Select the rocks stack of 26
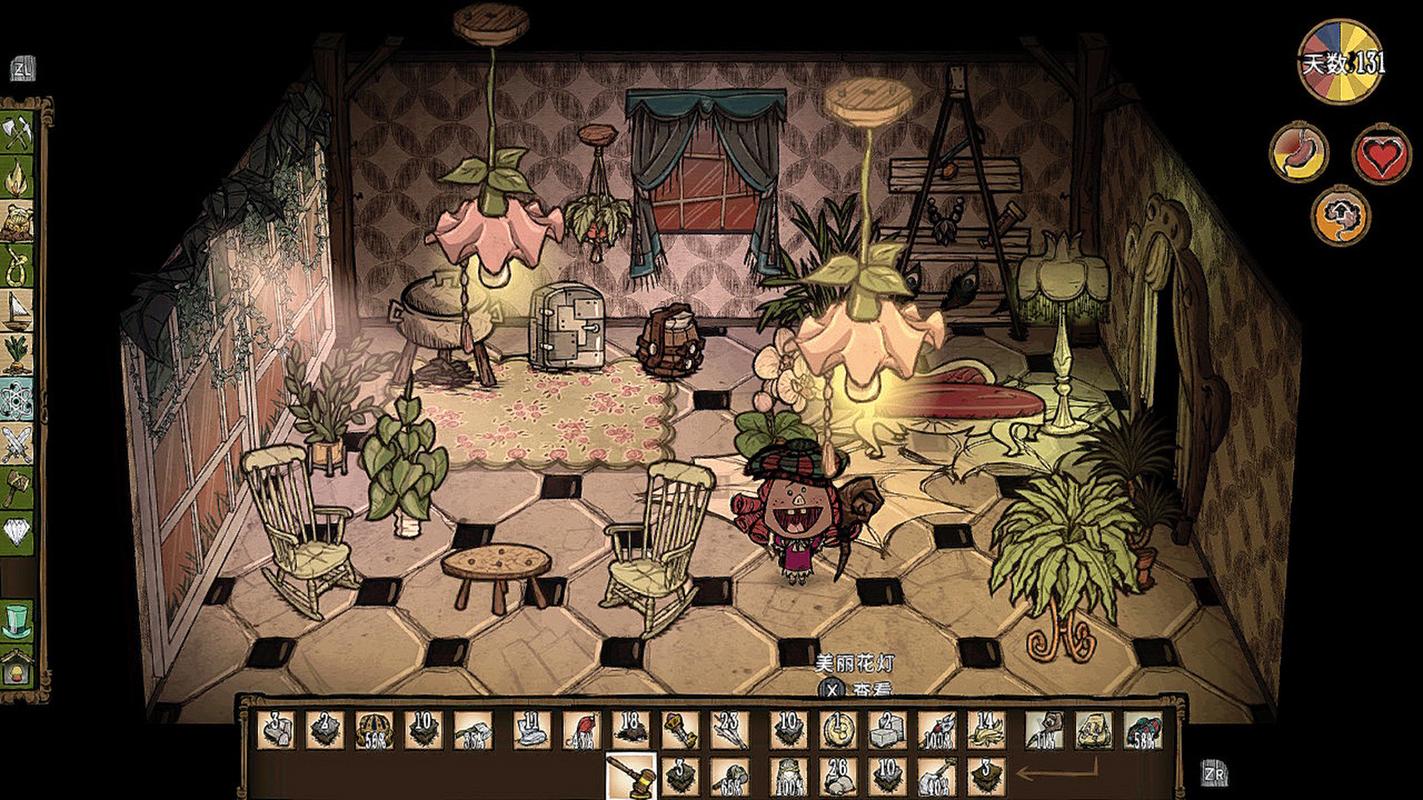 pos(838,776)
